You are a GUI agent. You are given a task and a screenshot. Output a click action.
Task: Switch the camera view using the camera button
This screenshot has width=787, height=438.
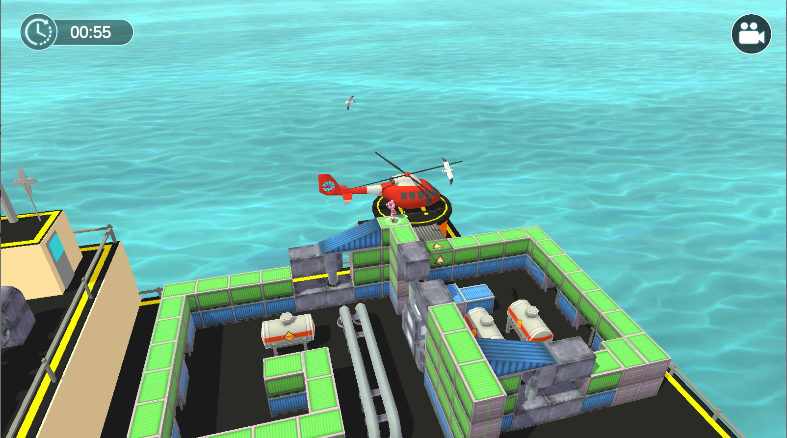coord(750,34)
